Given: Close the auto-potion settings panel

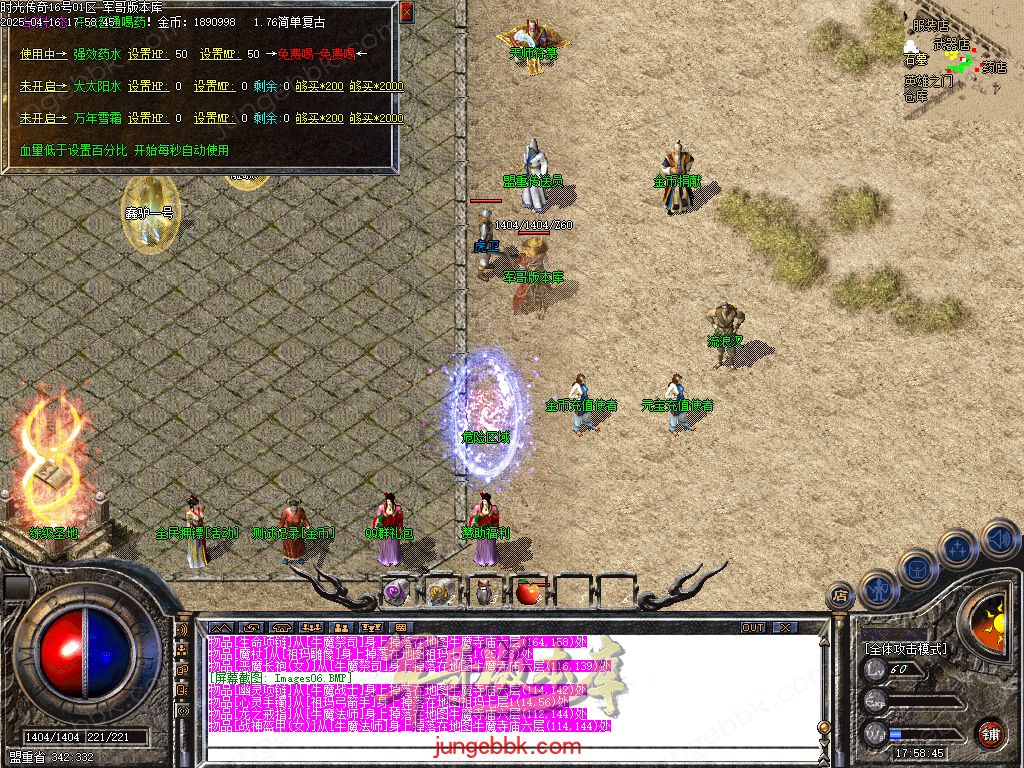Looking at the screenshot, I should point(406,13).
